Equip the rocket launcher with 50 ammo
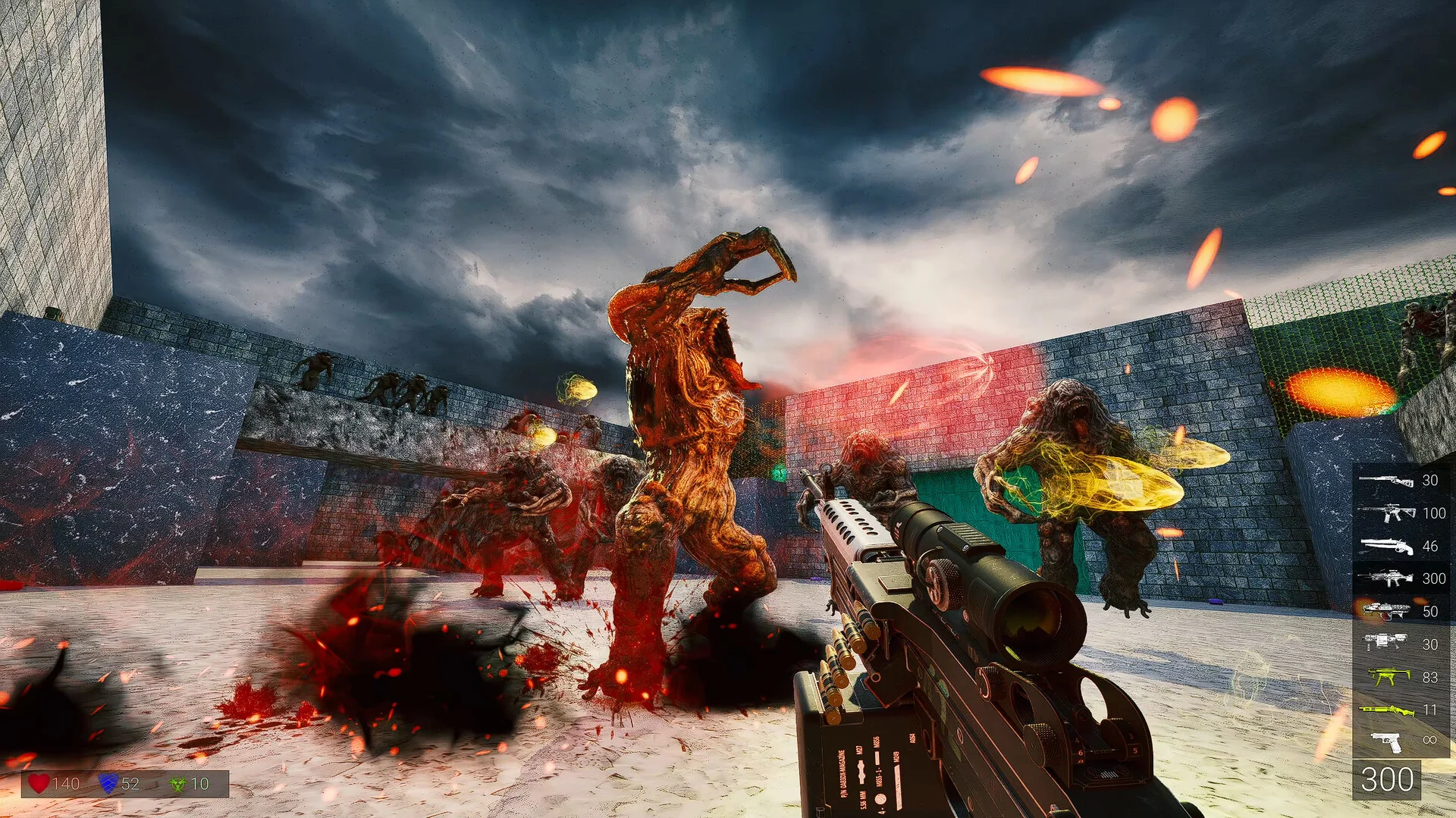The image size is (1456, 818). [1385, 610]
